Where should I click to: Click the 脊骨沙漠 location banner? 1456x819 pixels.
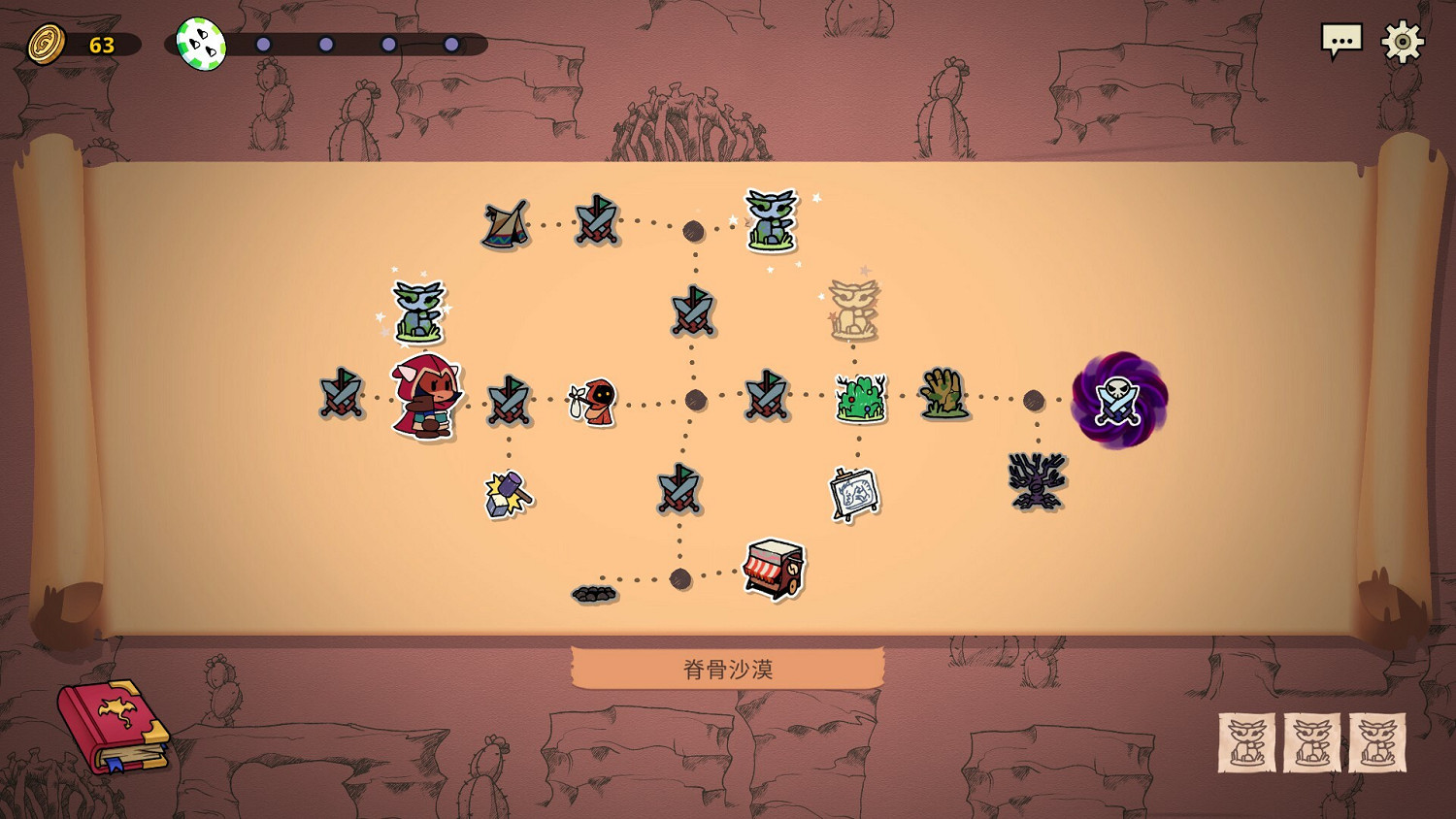tap(728, 668)
